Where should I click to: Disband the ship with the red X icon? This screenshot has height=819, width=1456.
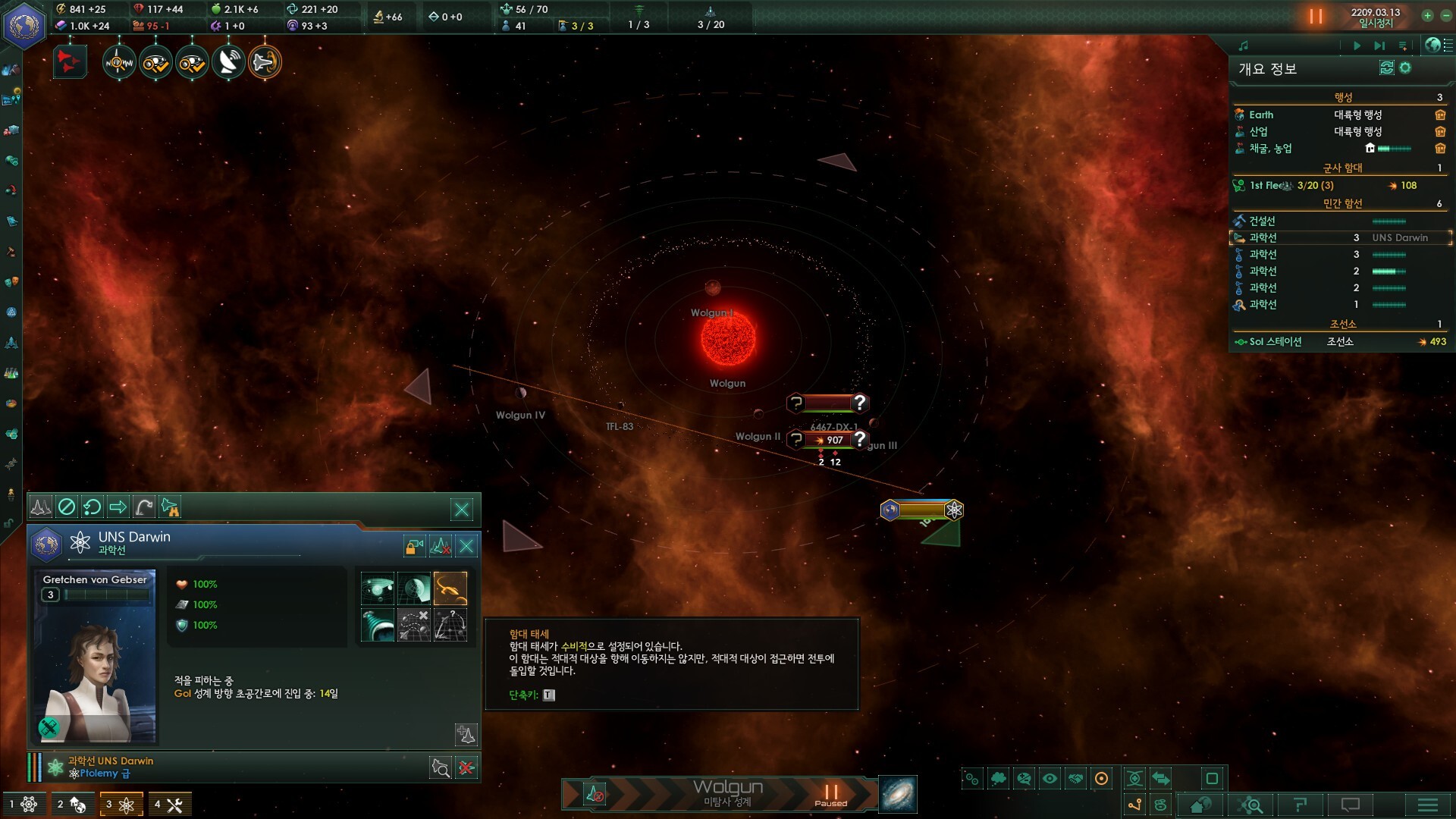point(466,768)
